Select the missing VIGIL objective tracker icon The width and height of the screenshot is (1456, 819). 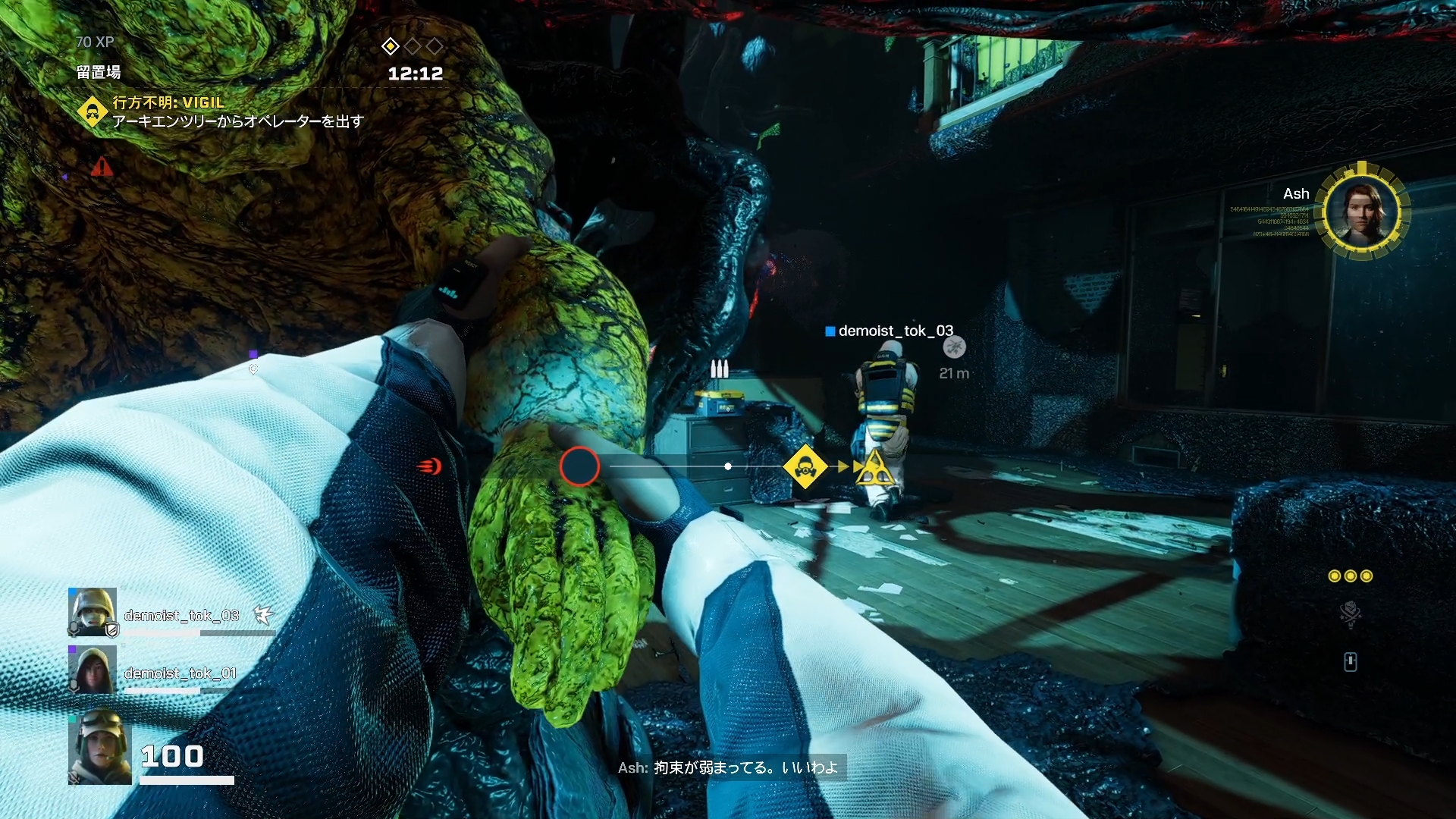(93, 112)
